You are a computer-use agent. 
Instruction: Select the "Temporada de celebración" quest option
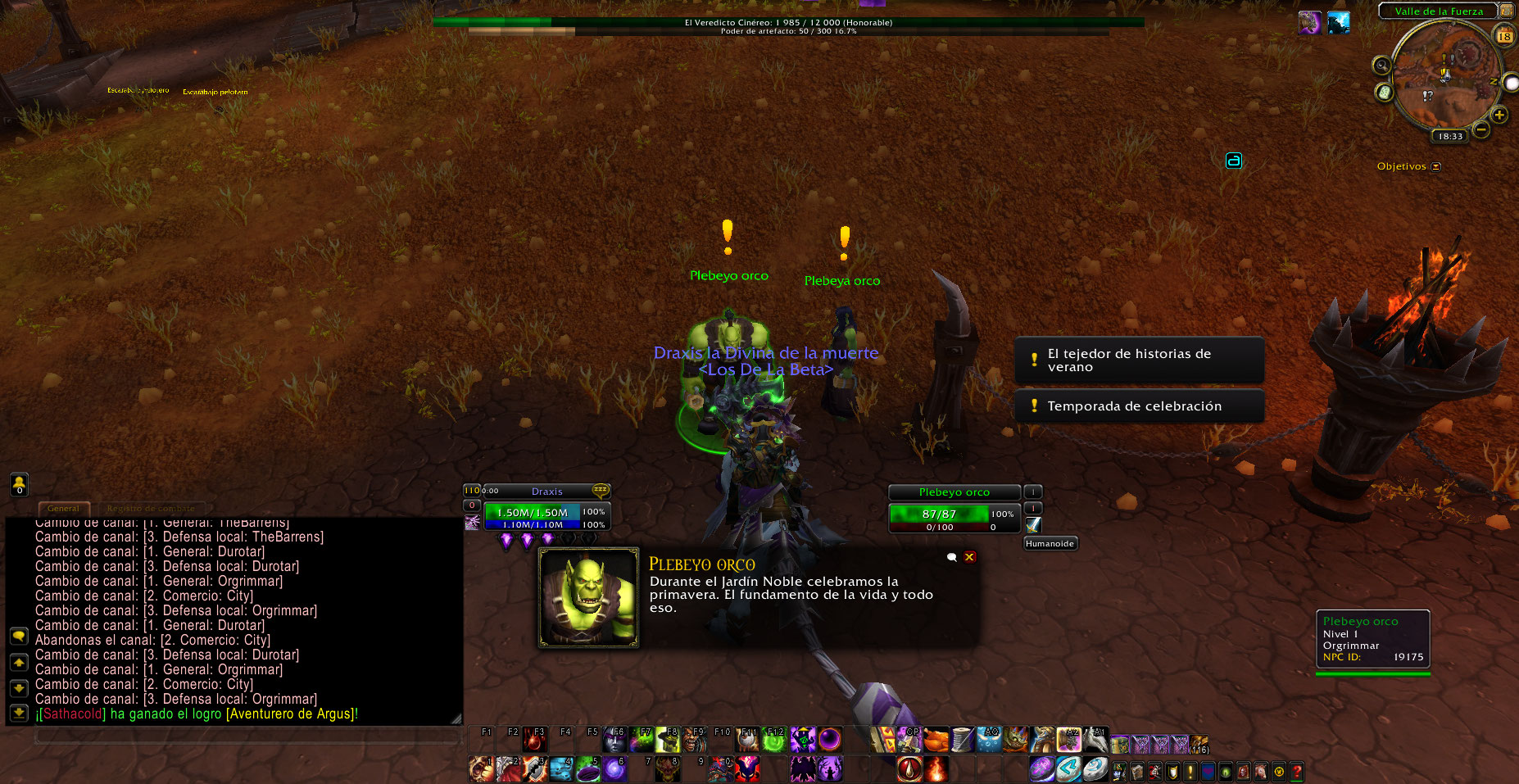click(x=1139, y=406)
